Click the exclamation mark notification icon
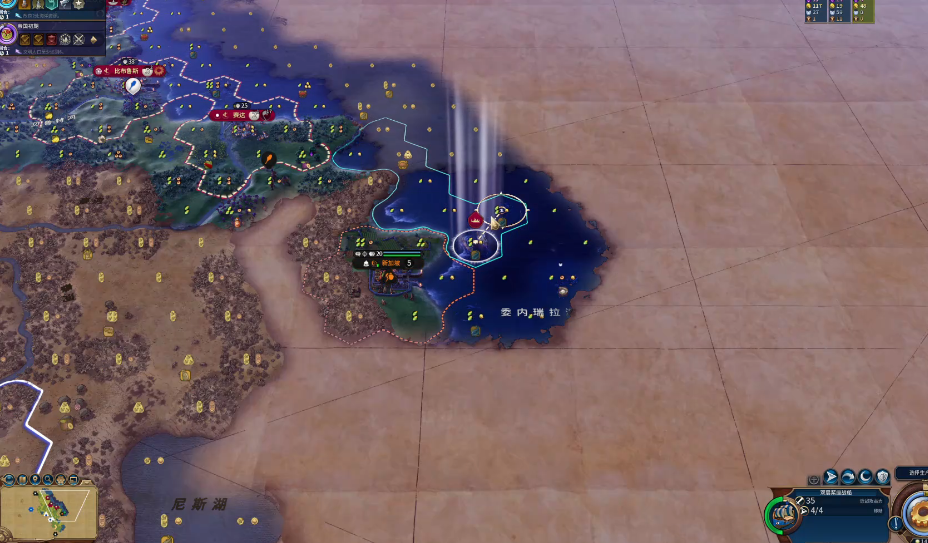This screenshot has width=928, height=543. click(894, 523)
